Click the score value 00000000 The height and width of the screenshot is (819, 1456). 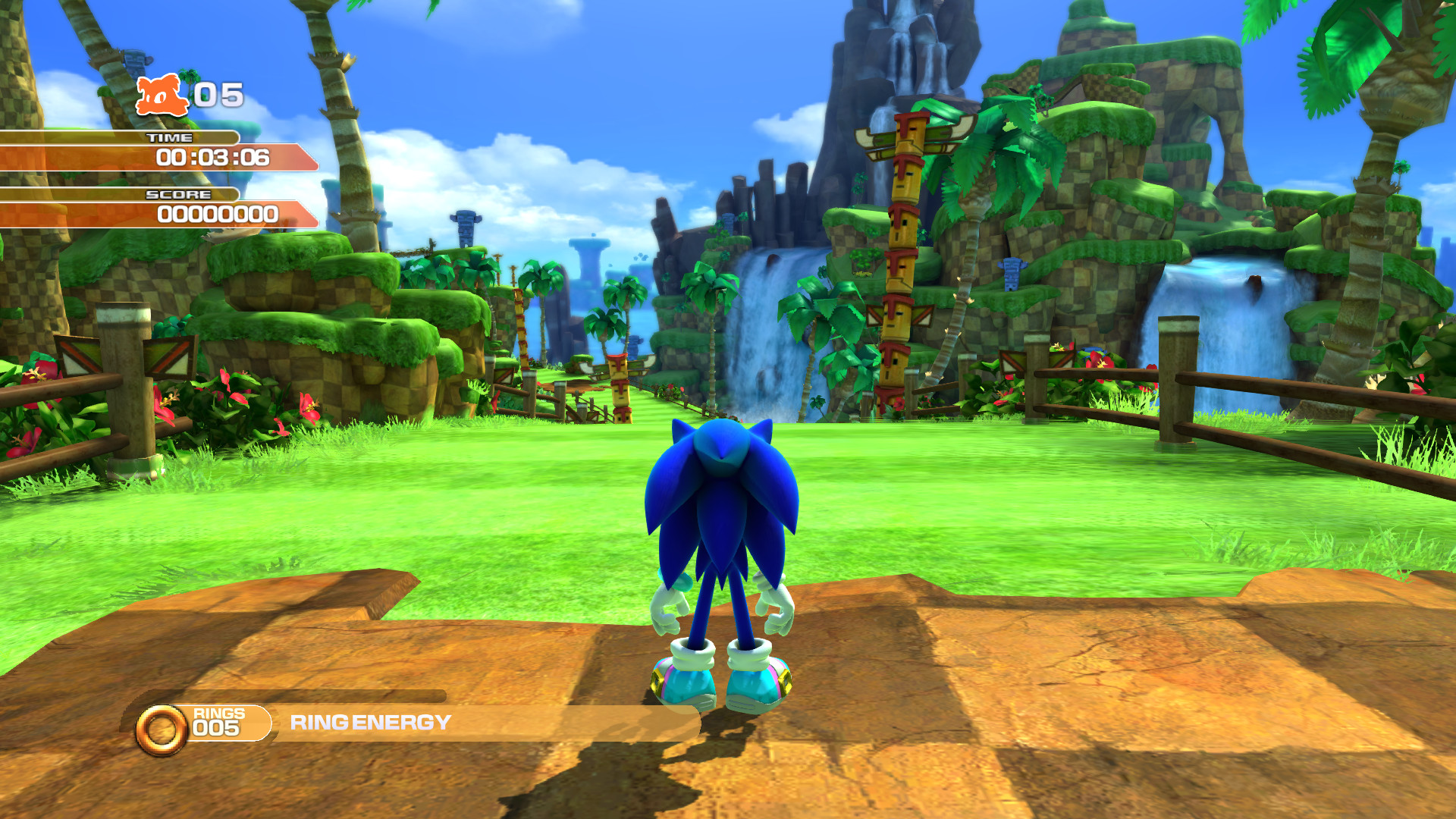(217, 215)
